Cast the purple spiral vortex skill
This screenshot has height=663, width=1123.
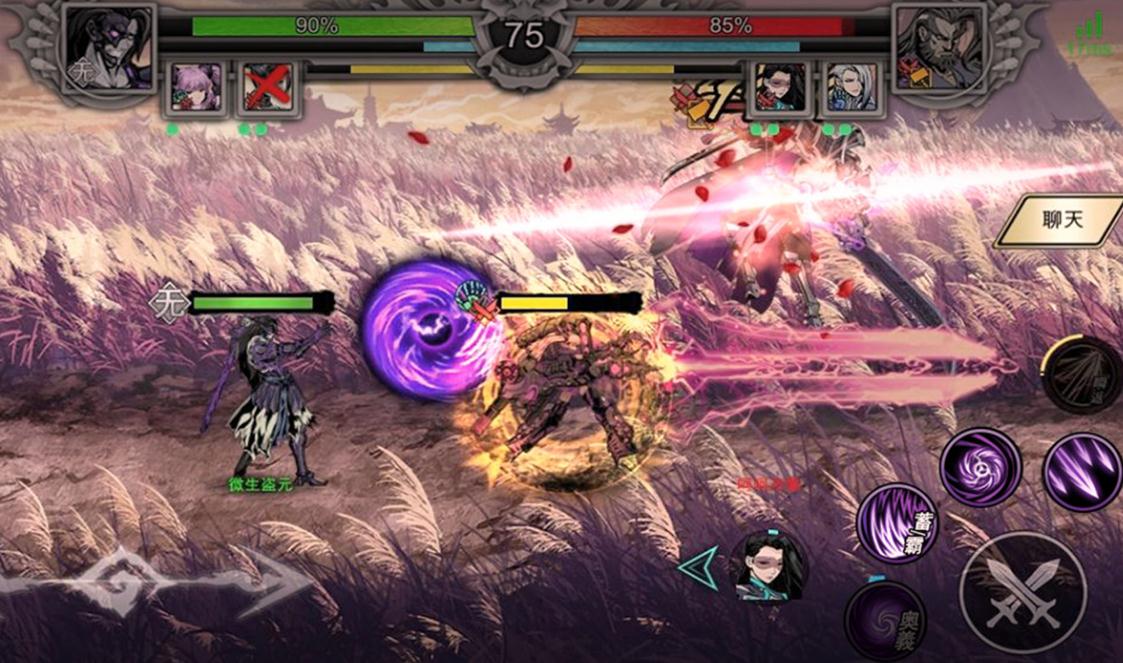pos(980,467)
